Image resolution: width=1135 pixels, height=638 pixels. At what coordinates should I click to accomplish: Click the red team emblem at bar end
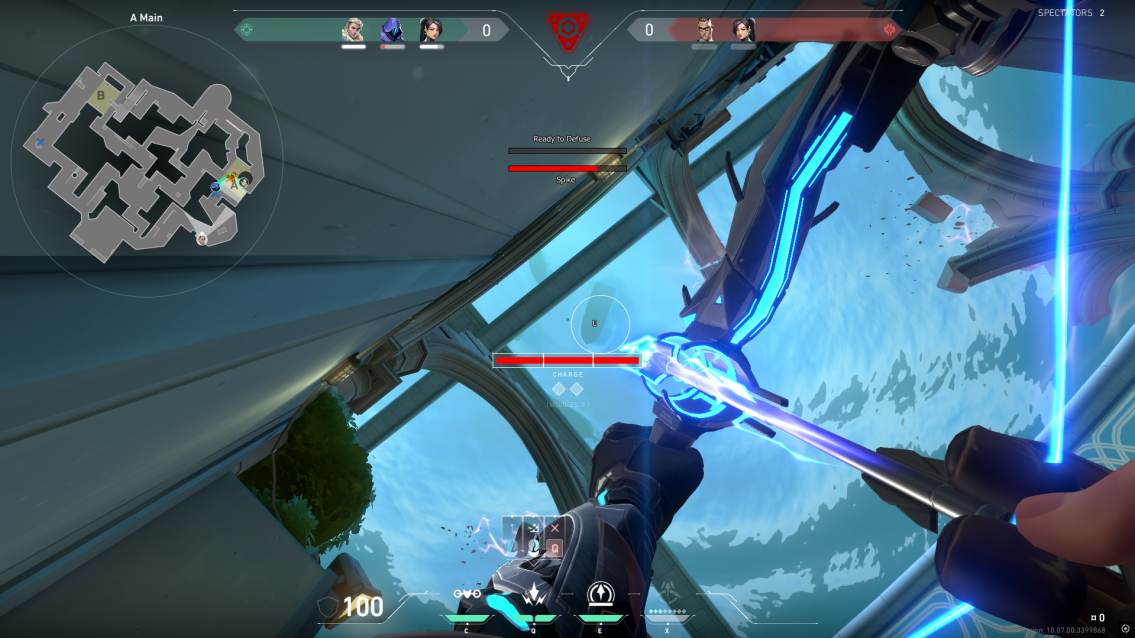coord(888,30)
